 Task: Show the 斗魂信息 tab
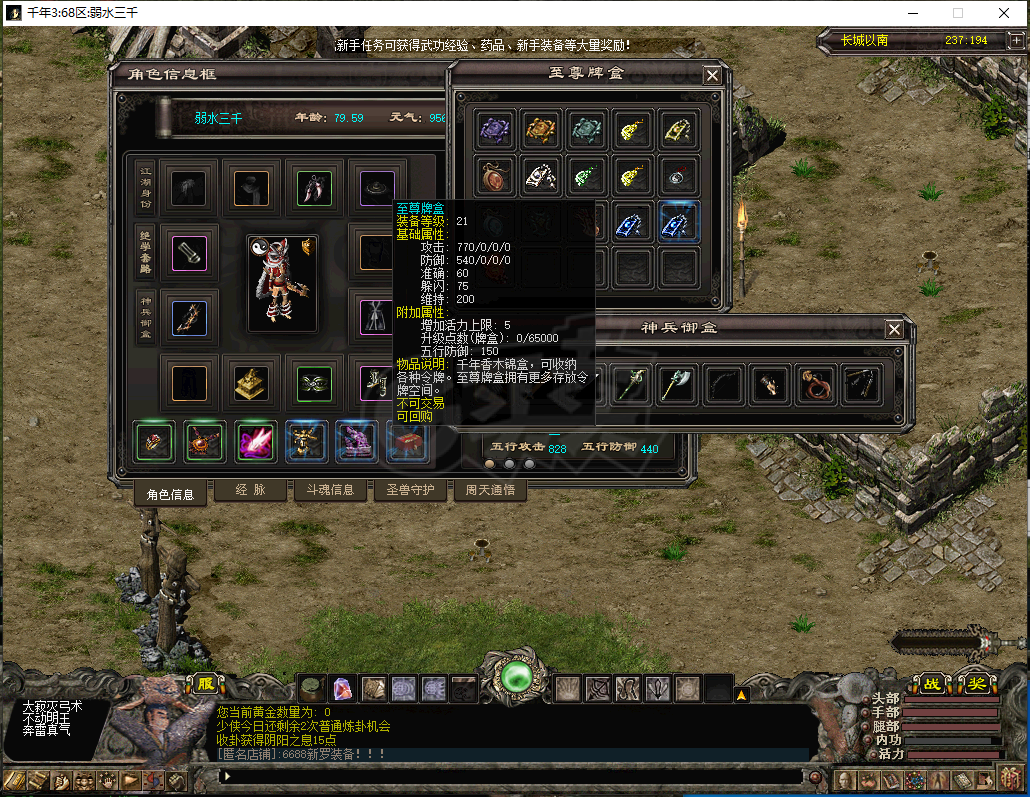coord(329,490)
